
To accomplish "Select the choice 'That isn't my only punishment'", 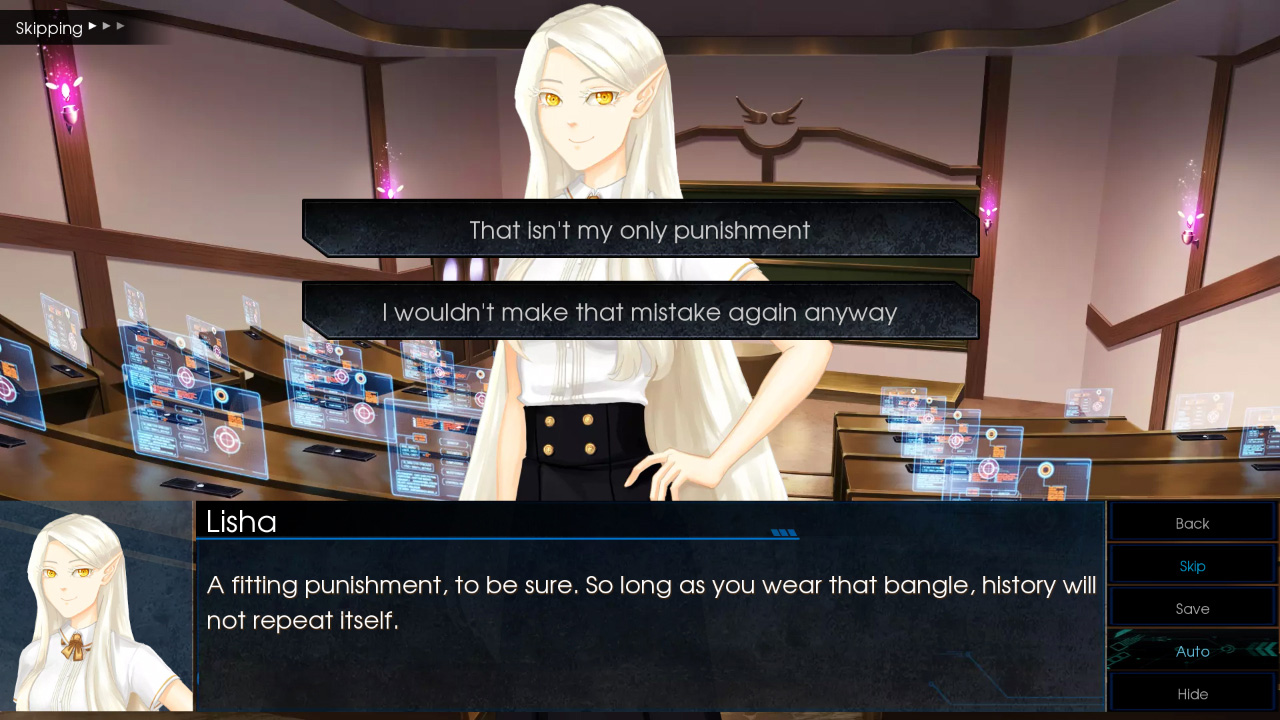I will pyautogui.click(x=639, y=230).
